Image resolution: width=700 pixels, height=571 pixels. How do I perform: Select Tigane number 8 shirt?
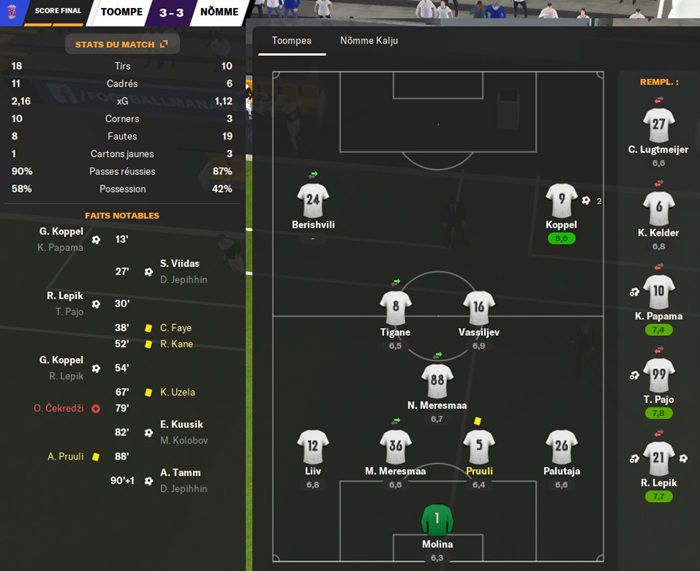396,308
